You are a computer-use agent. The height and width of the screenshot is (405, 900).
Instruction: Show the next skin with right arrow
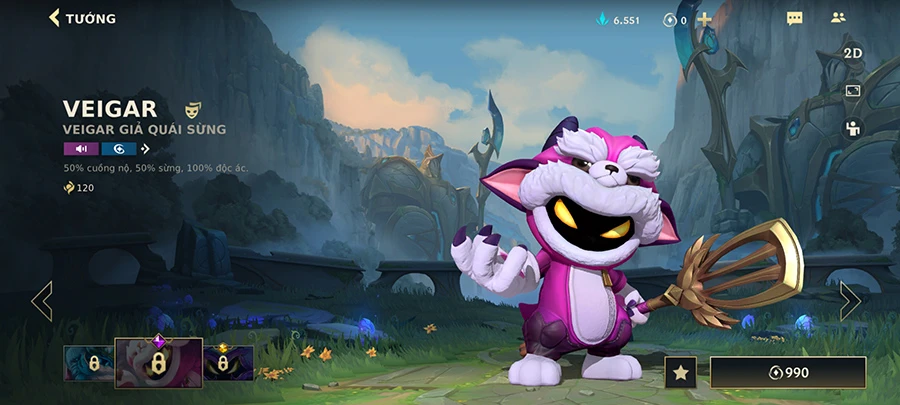coord(849,300)
